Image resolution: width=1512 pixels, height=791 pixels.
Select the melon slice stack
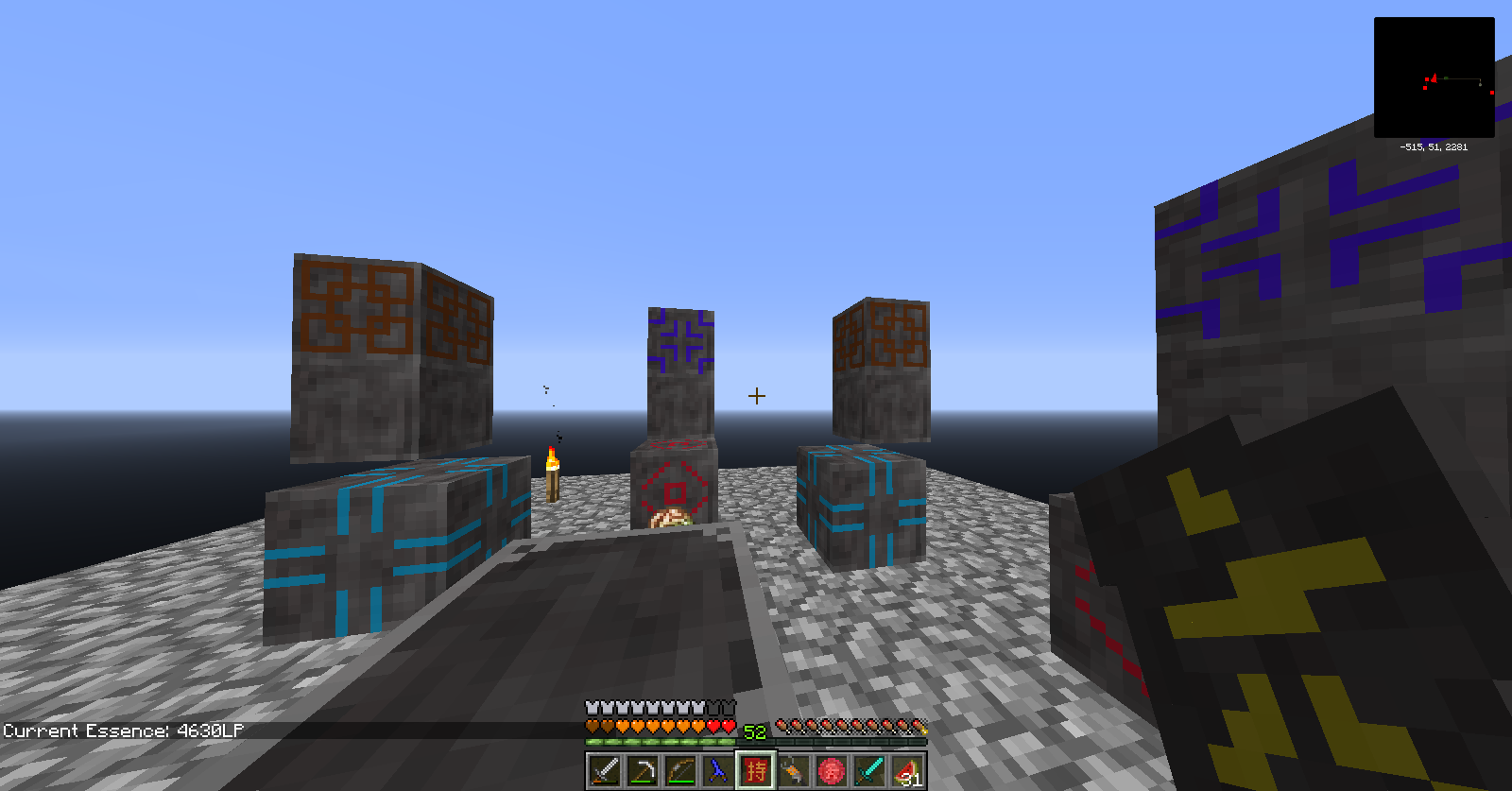(x=907, y=771)
